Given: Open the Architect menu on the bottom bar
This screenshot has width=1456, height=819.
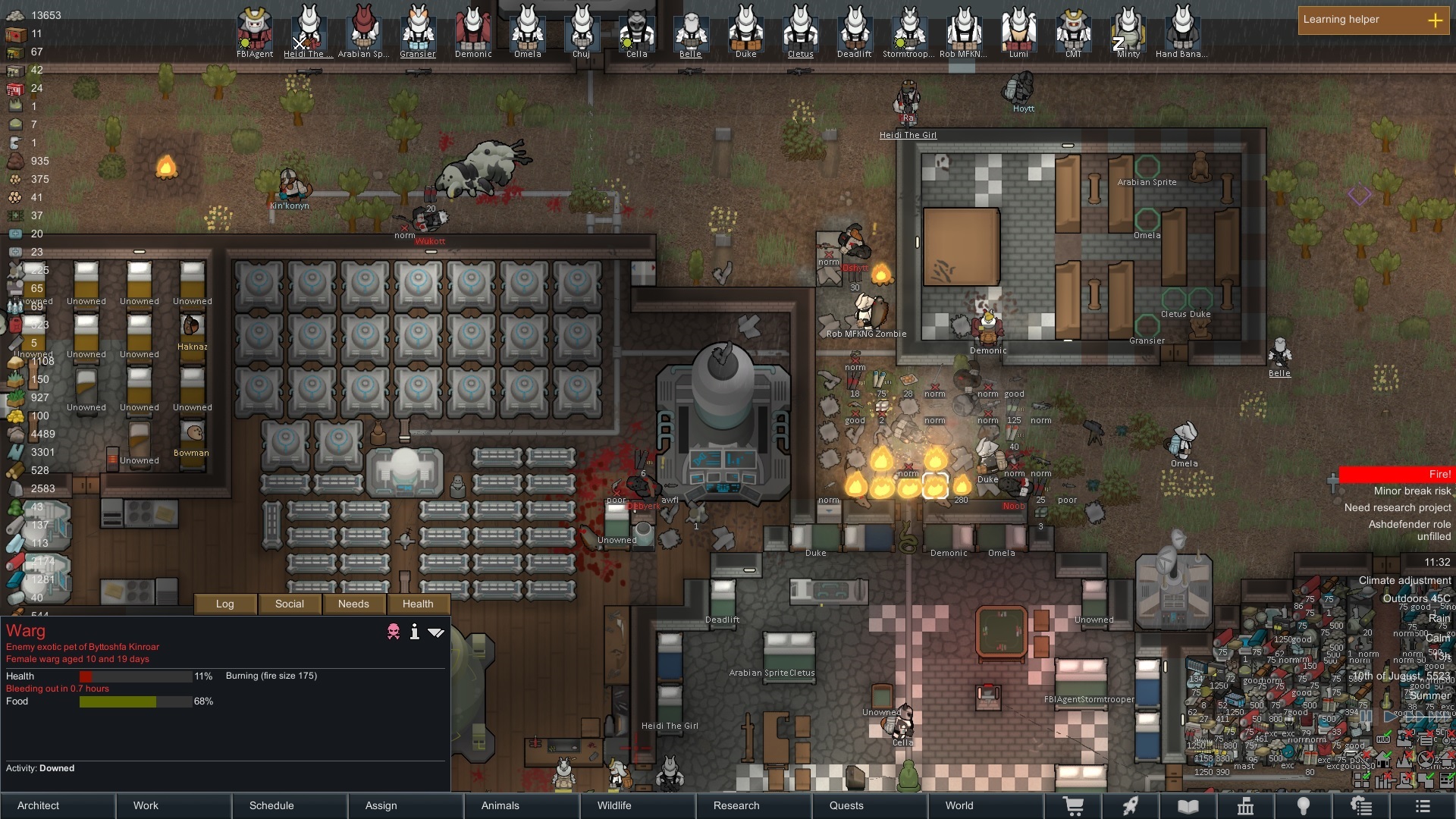Looking at the screenshot, I should coord(37,806).
